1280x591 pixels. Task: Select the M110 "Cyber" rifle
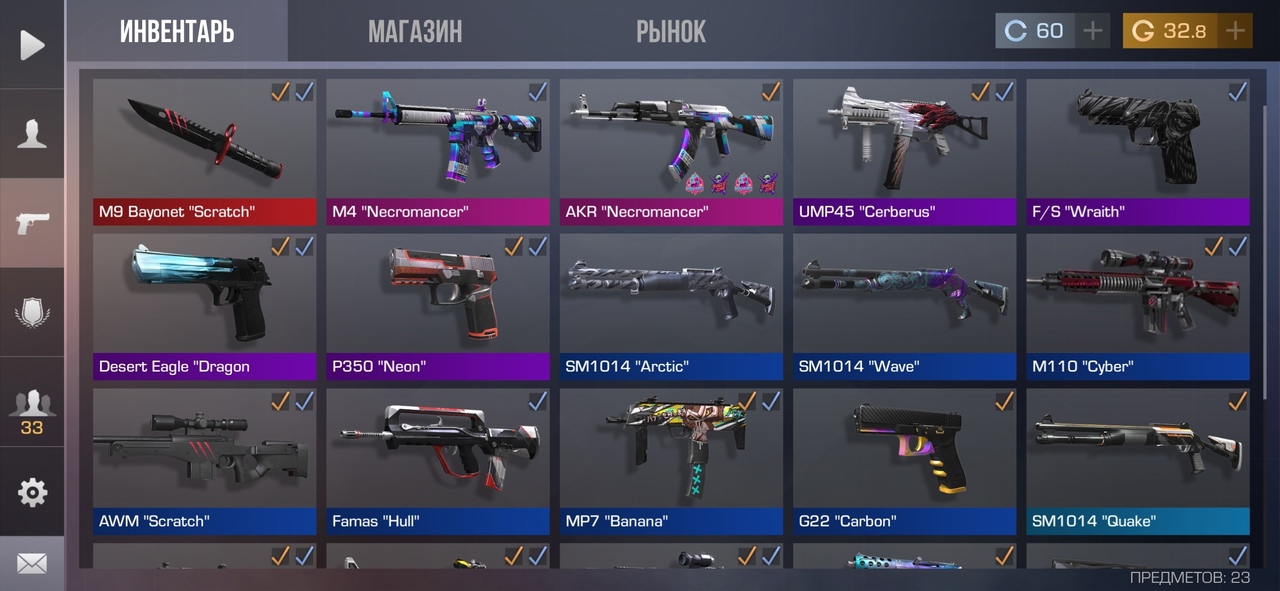(x=1137, y=305)
